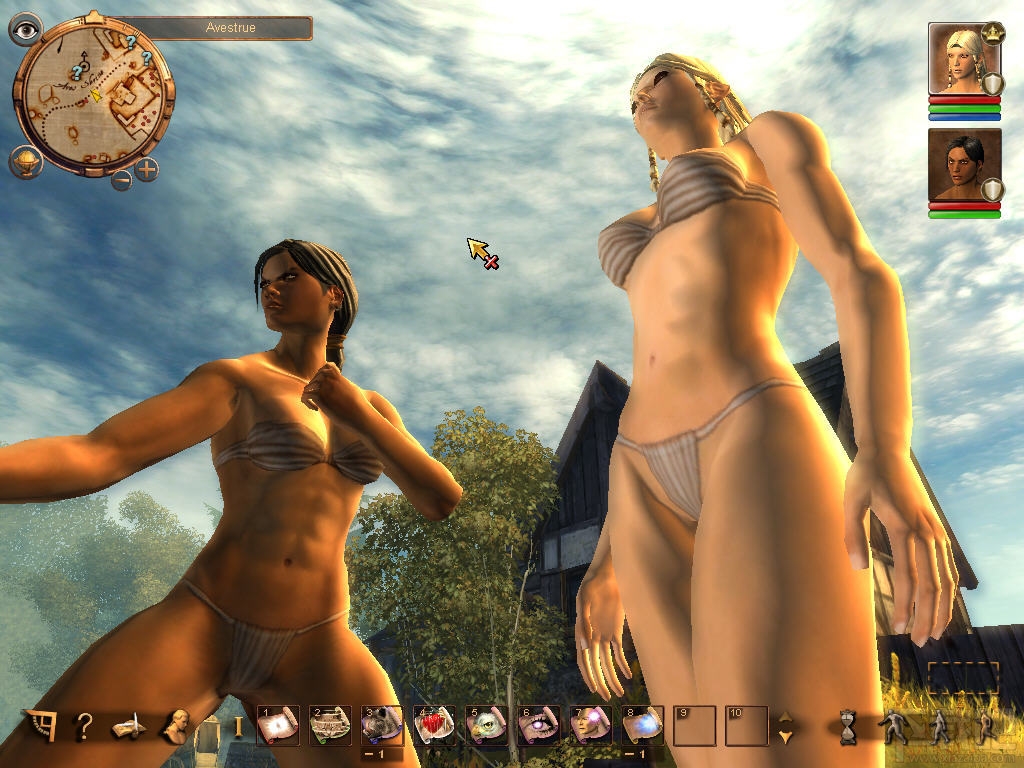Zoom in the minimap with plus button
This screenshot has width=1024, height=768.
[147, 169]
